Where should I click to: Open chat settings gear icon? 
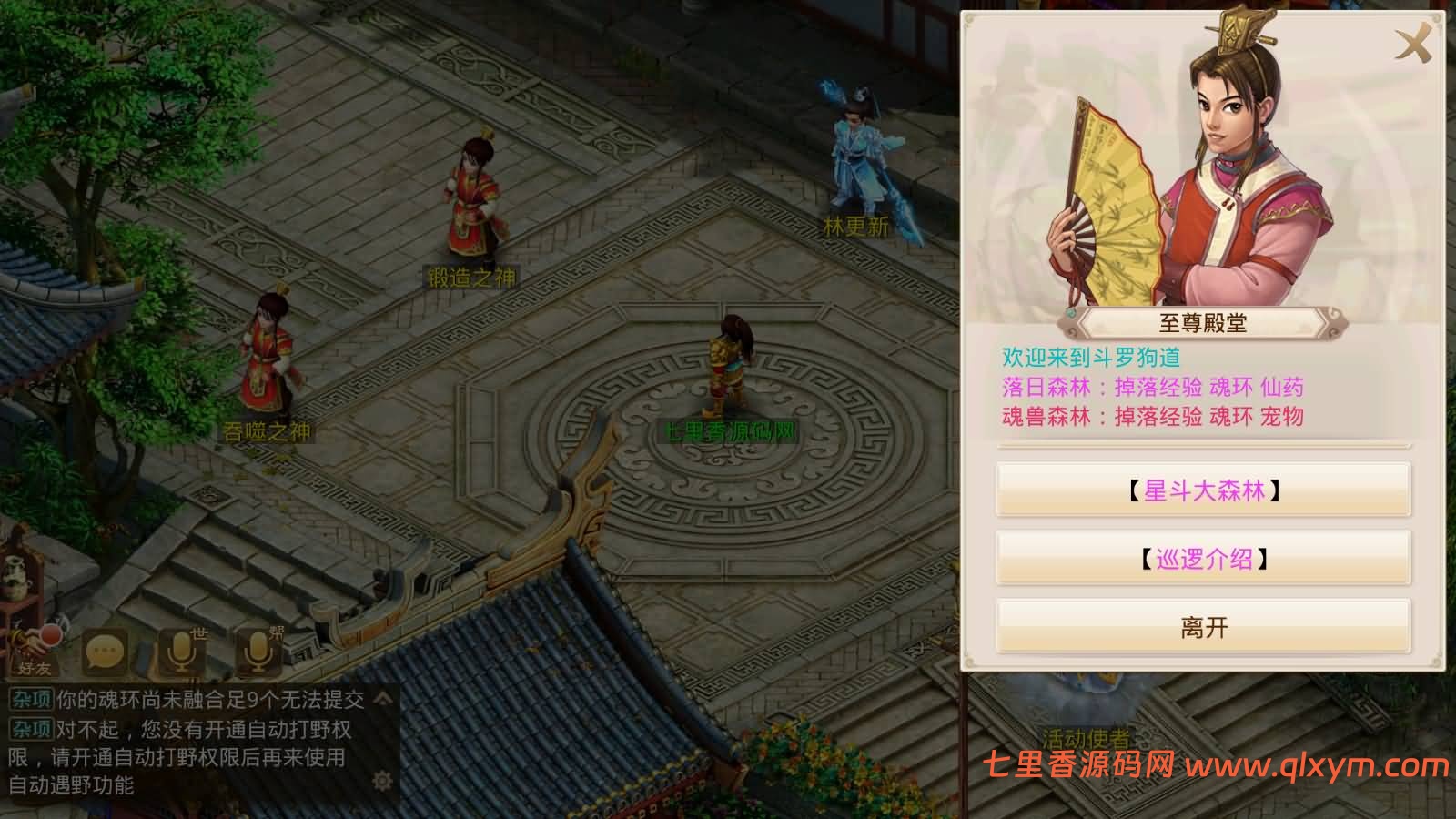pyautogui.click(x=382, y=780)
